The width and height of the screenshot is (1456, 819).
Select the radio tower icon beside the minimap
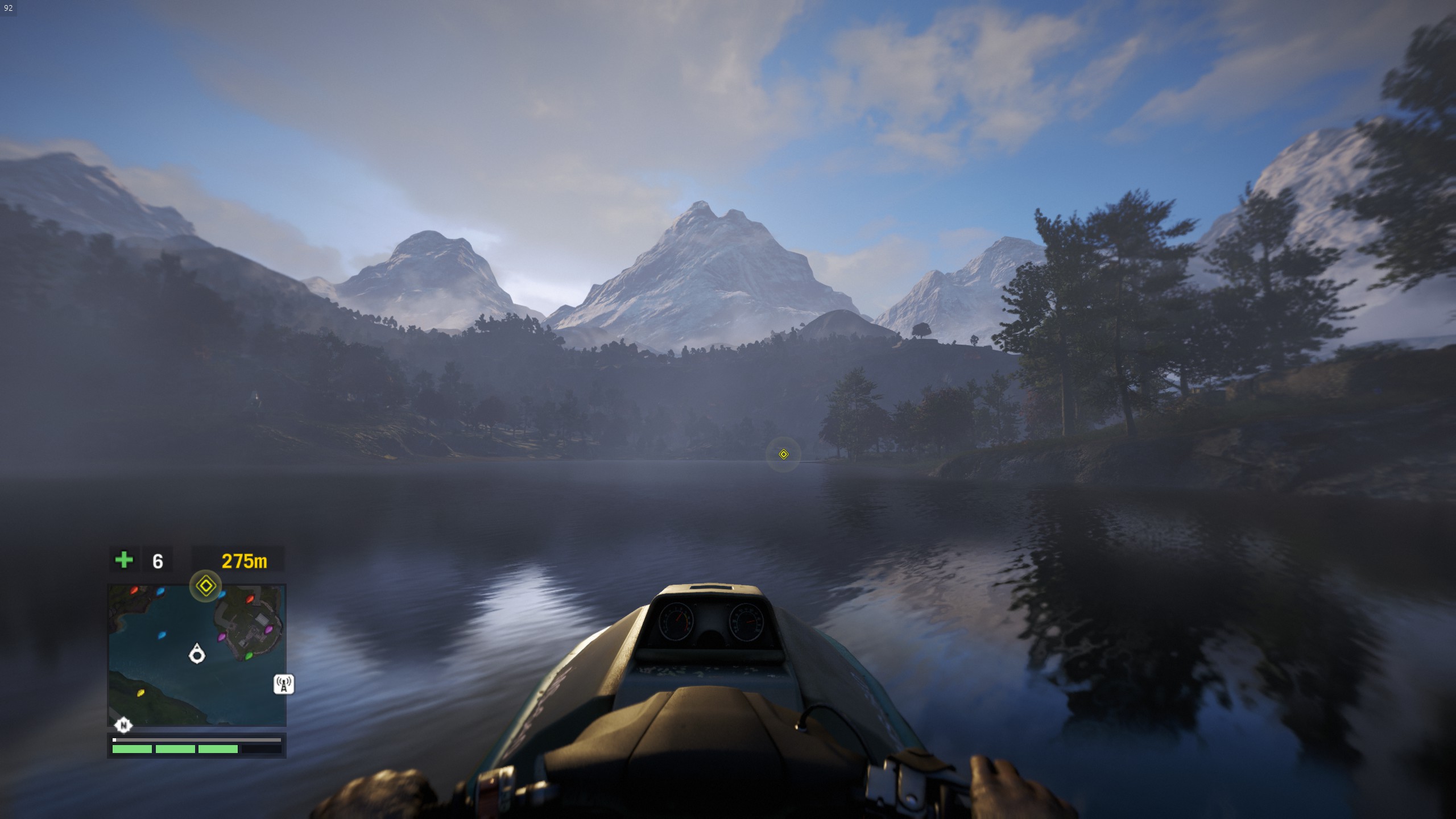tap(284, 684)
